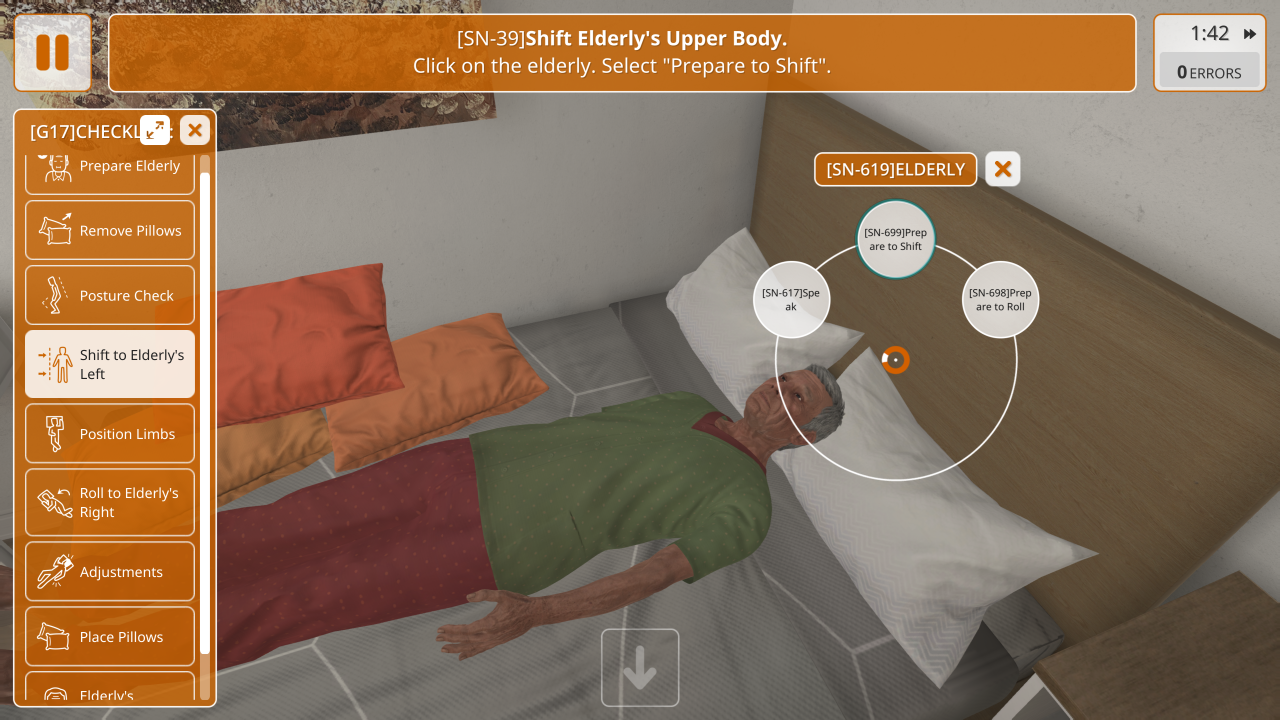Select Roll to Elderly's Right step
The image size is (1280, 720).
coord(110,502)
